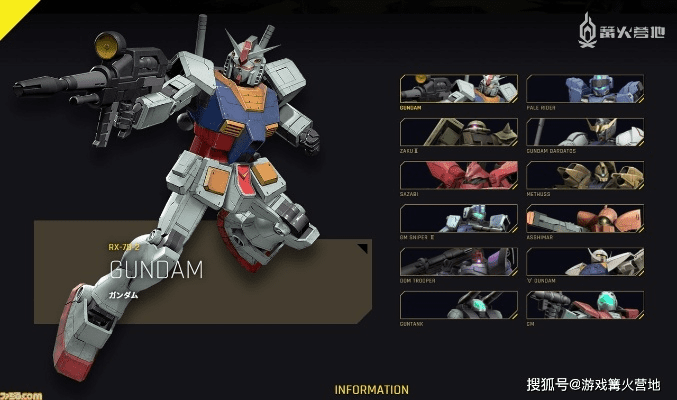Pick the Turn A Gundam tile
The image size is (677, 400).
click(585, 261)
